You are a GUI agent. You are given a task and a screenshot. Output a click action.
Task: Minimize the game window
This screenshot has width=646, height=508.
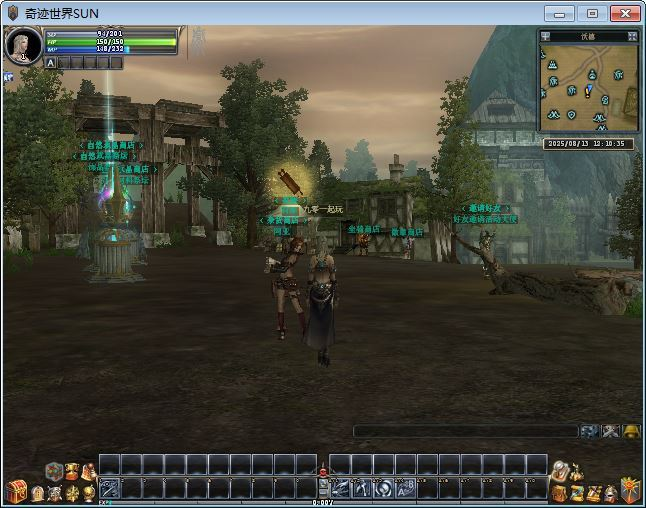tap(560, 13)
